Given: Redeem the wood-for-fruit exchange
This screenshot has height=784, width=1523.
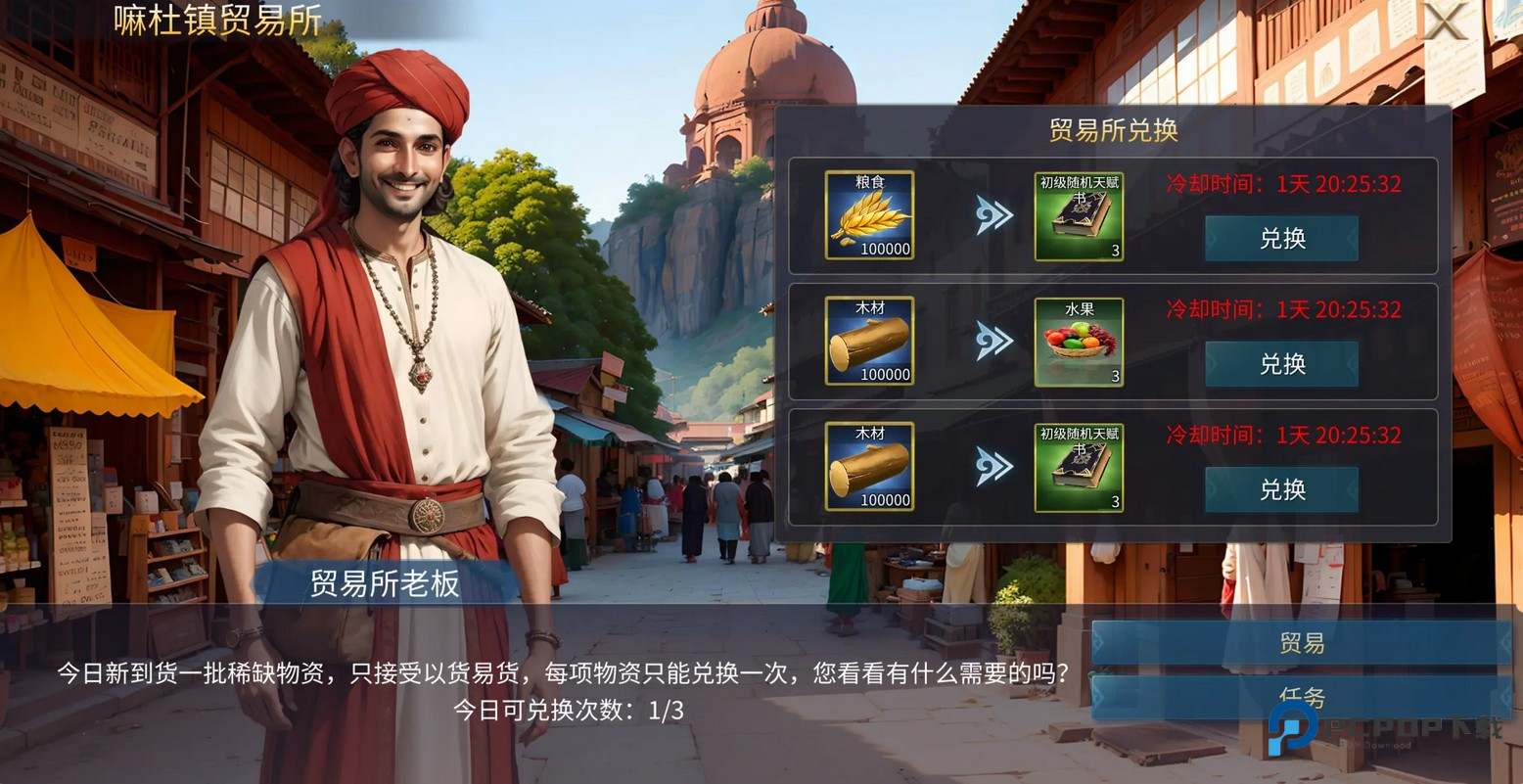Looking at the screenshot, I should [1281, 364].
